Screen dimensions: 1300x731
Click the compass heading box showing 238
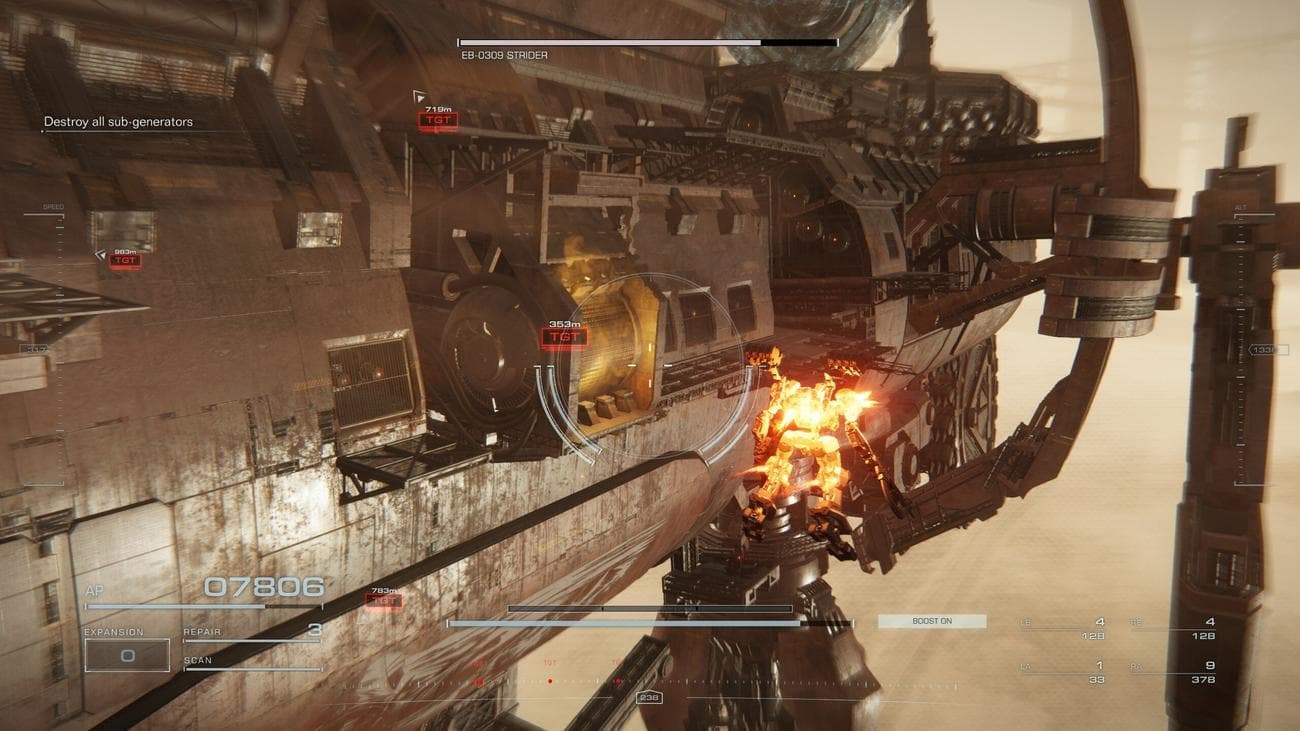click(649, 697)
